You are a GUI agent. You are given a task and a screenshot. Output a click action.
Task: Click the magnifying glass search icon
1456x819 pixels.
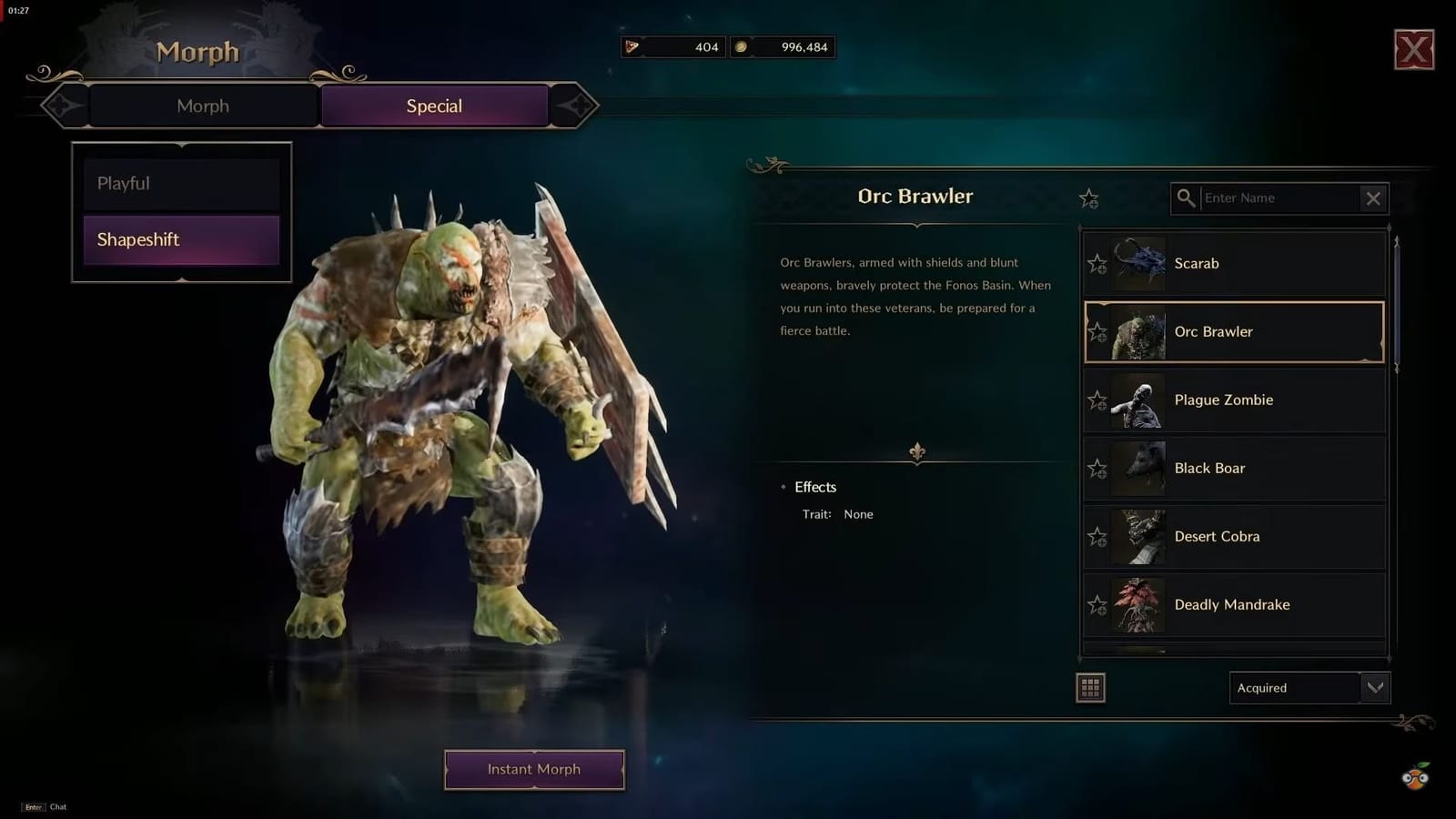point(1187,197)
